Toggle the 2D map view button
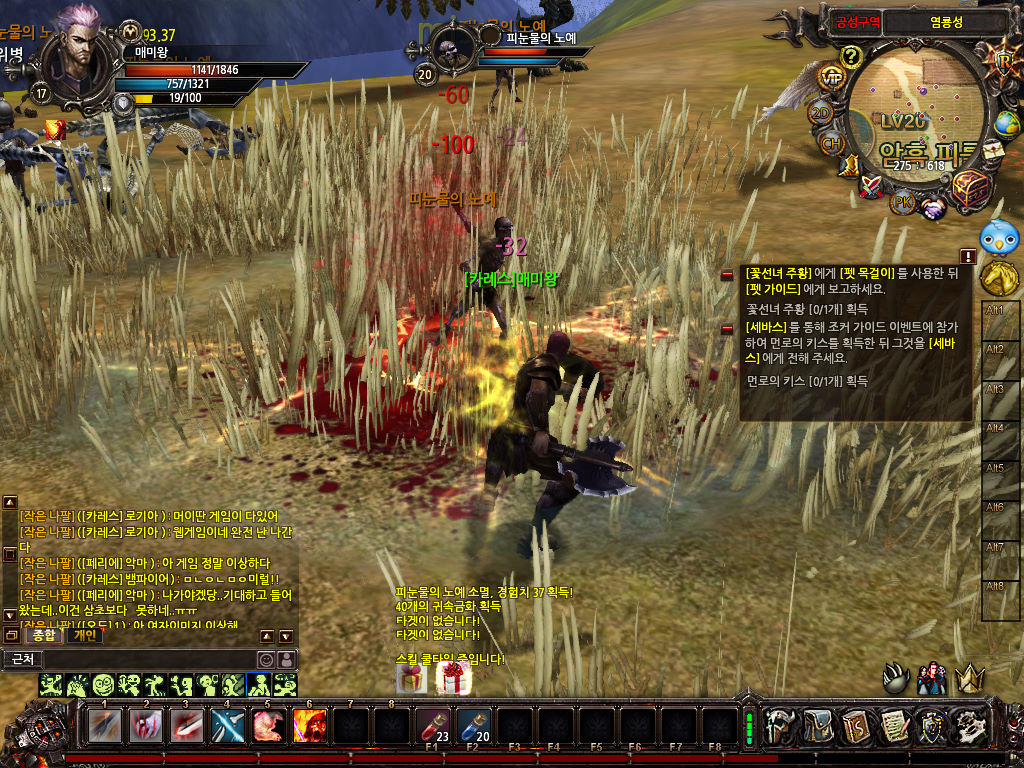The width and height of the screenshot is (1024, 768). point(821,113)
